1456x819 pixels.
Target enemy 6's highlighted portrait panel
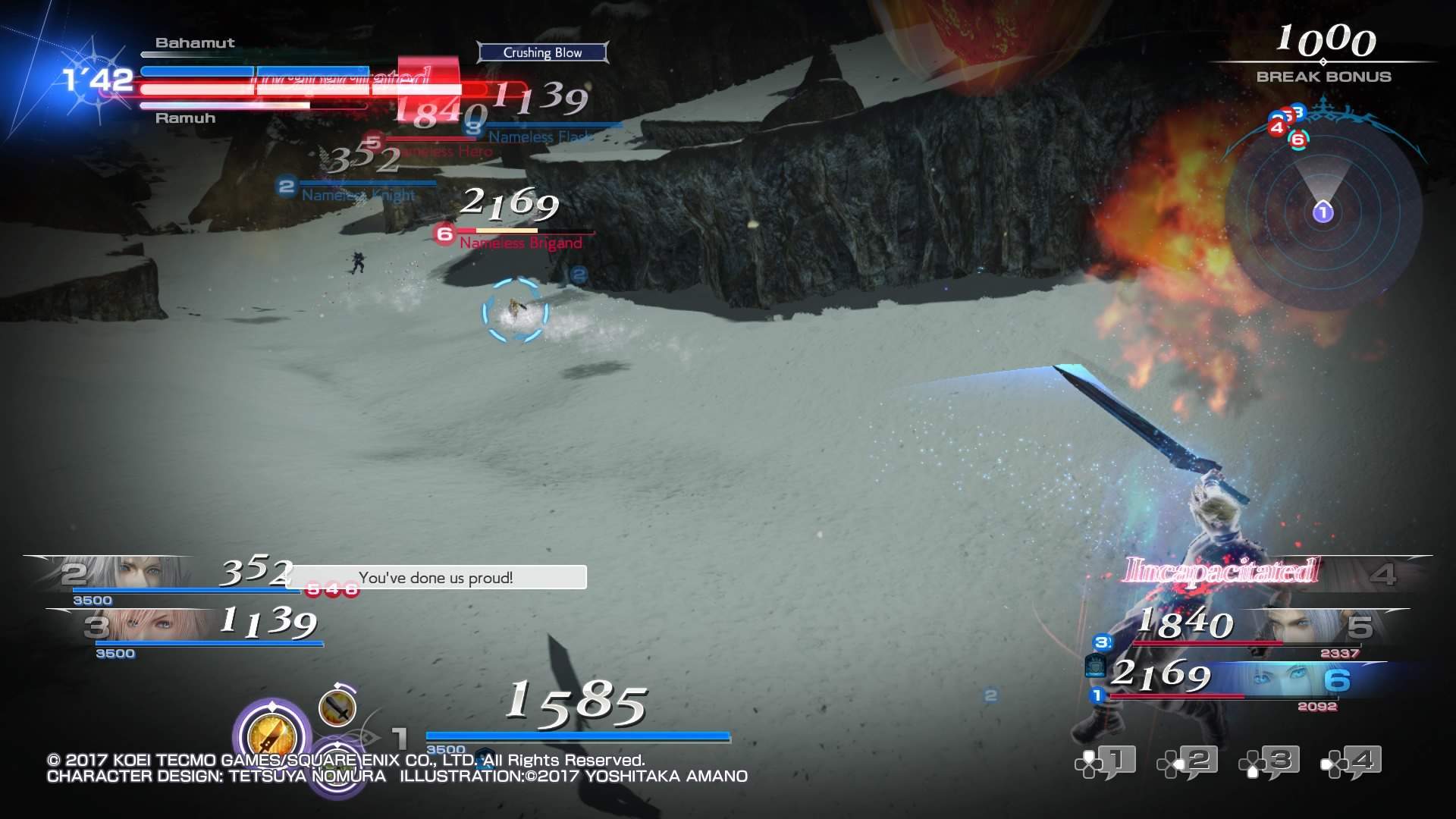1289,679
